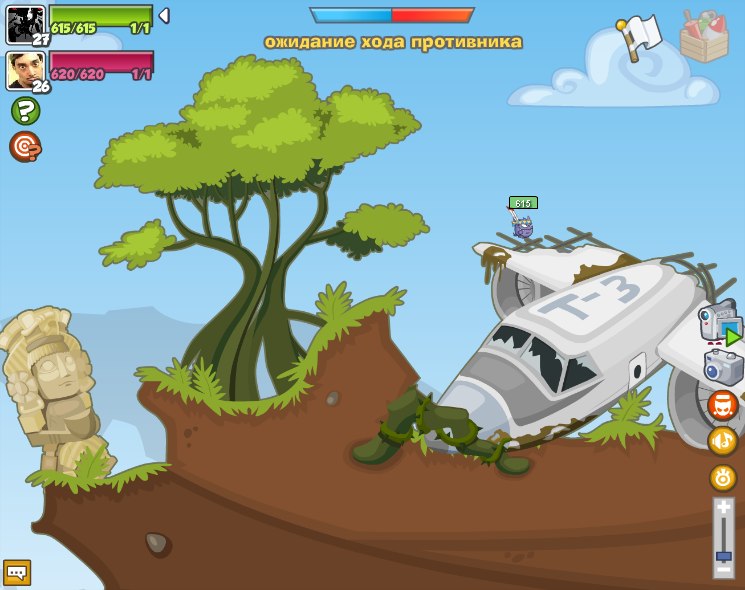Open the weapons crate

pyautogui.click(x=704, y=37)
